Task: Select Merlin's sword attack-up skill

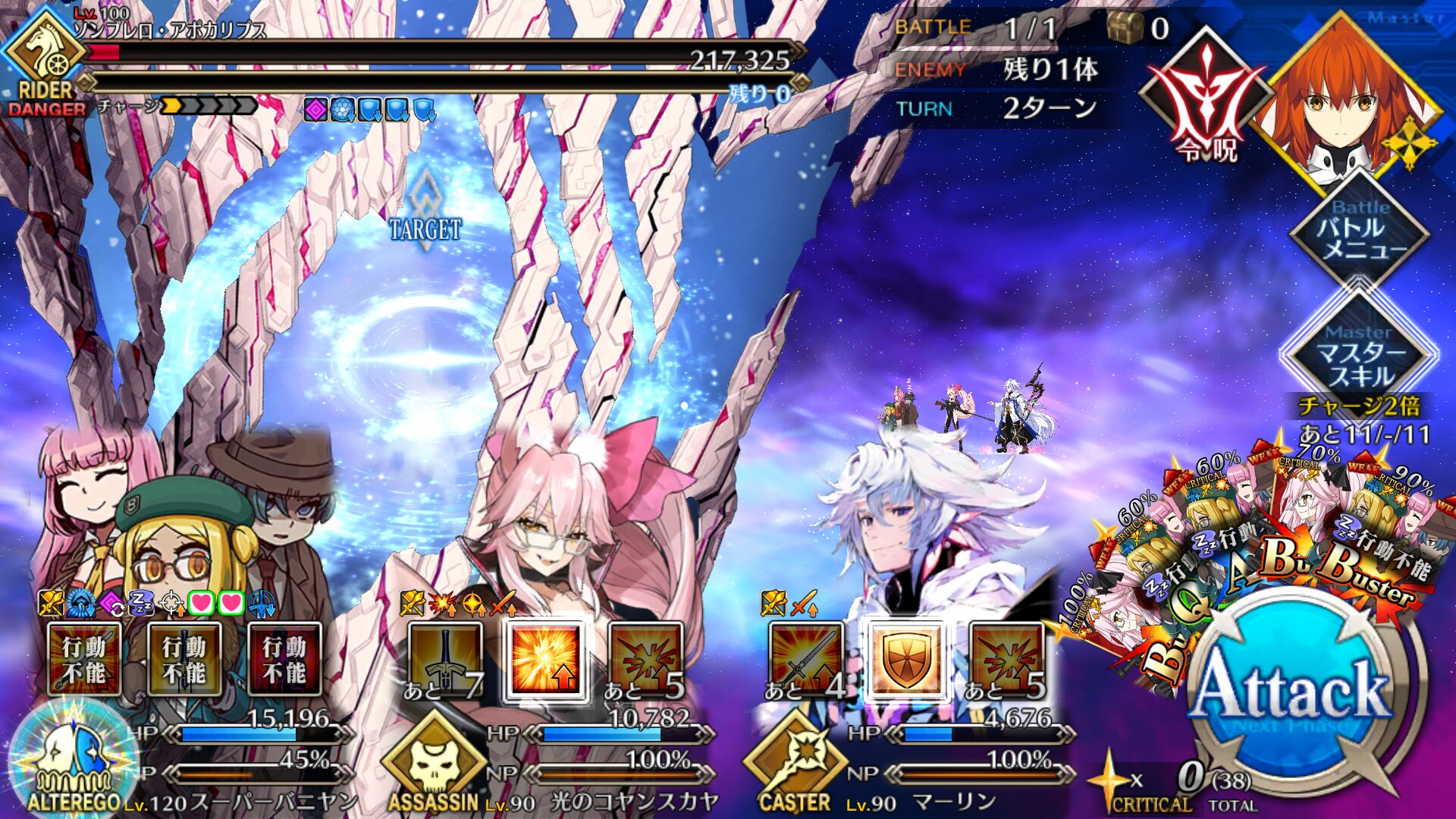Action: point(805,658)
